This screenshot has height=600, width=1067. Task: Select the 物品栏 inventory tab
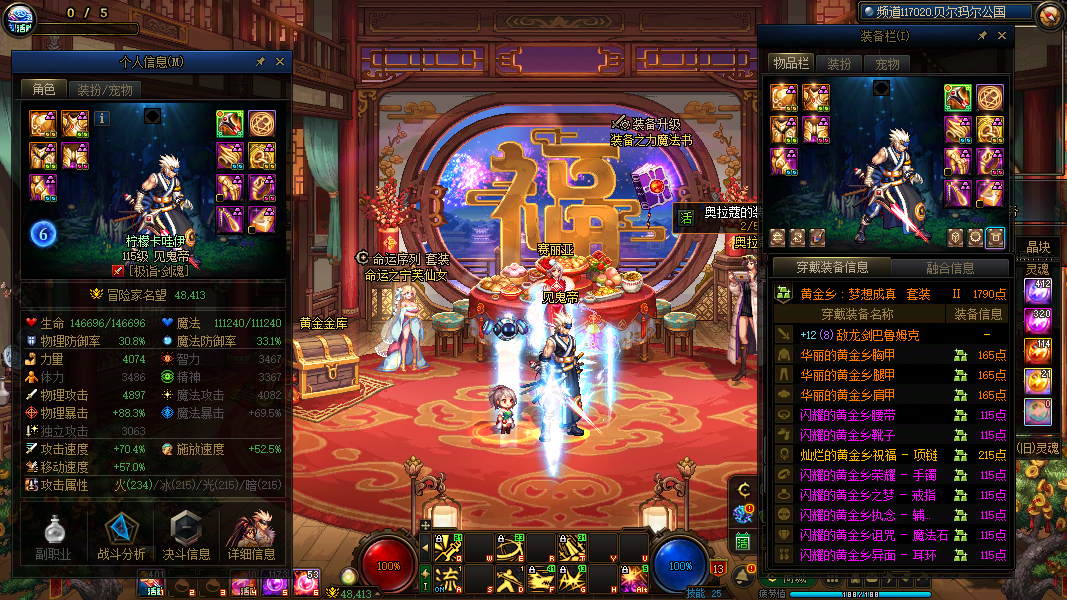click(790, 63)
